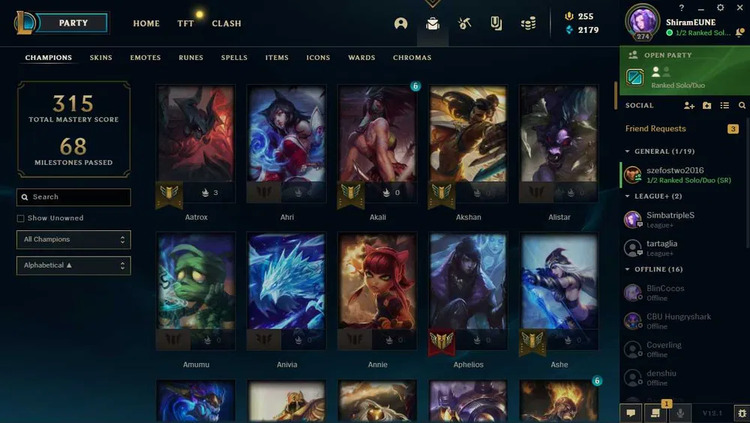
Task: Open the CLASH menu
Action: pos(227,23)
